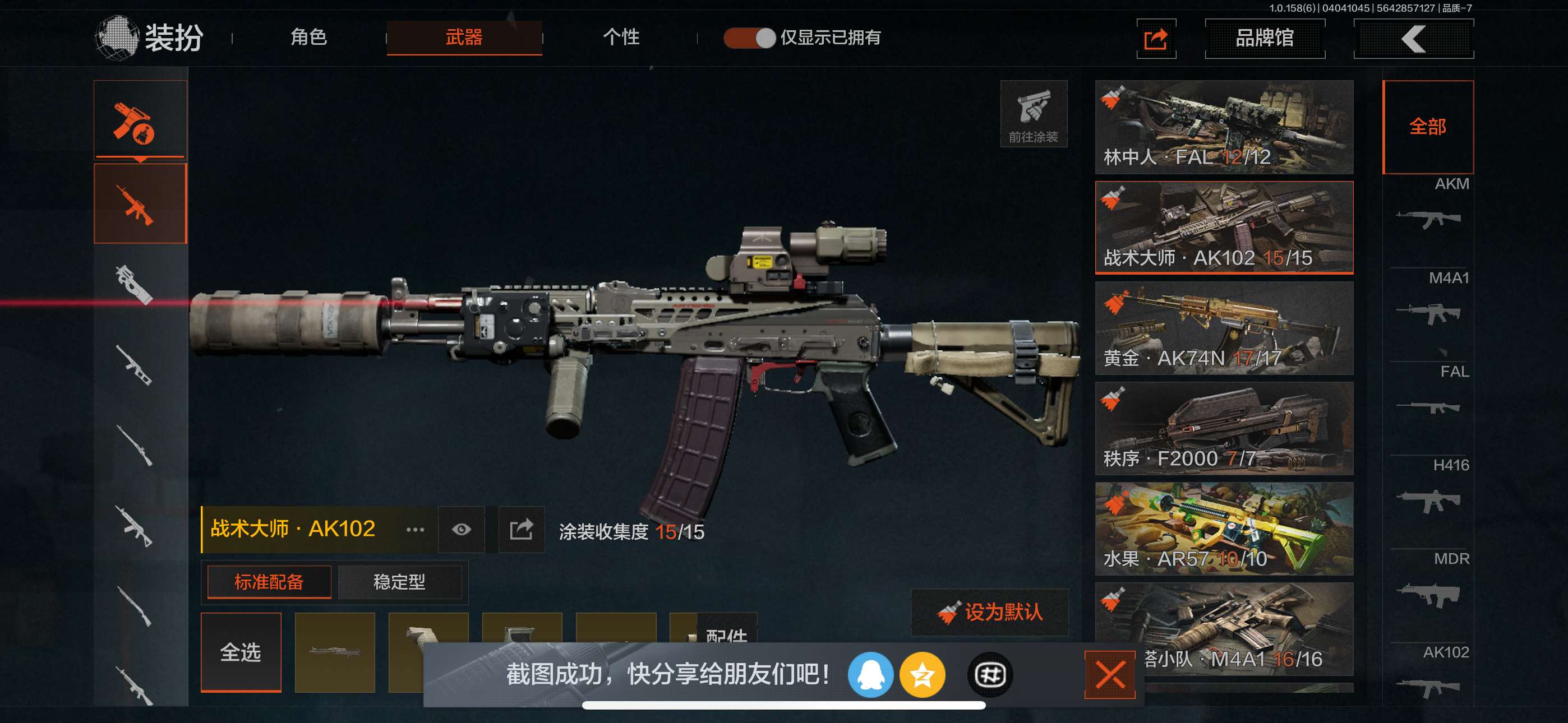Open 前往涂装 paint shortcut
The image size is (1568, 723).
coord(1033,114)
